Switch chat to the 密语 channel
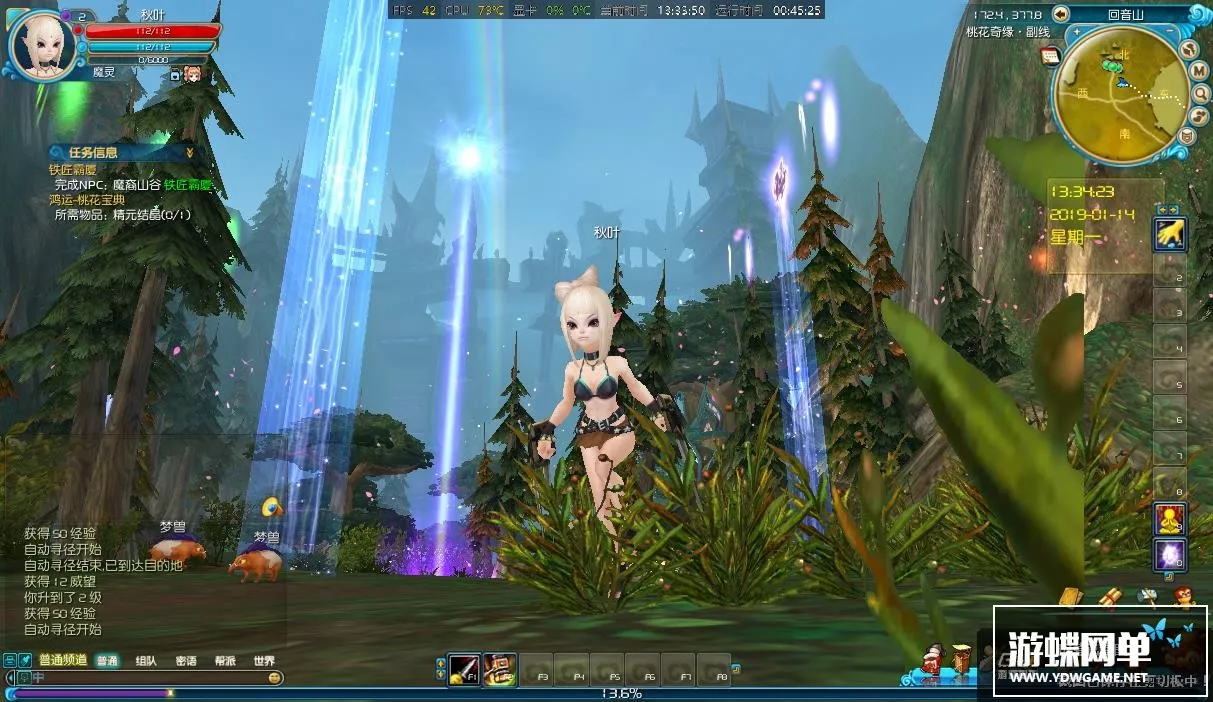Viewport: 1213px width, 702px height. pos(186,661)
